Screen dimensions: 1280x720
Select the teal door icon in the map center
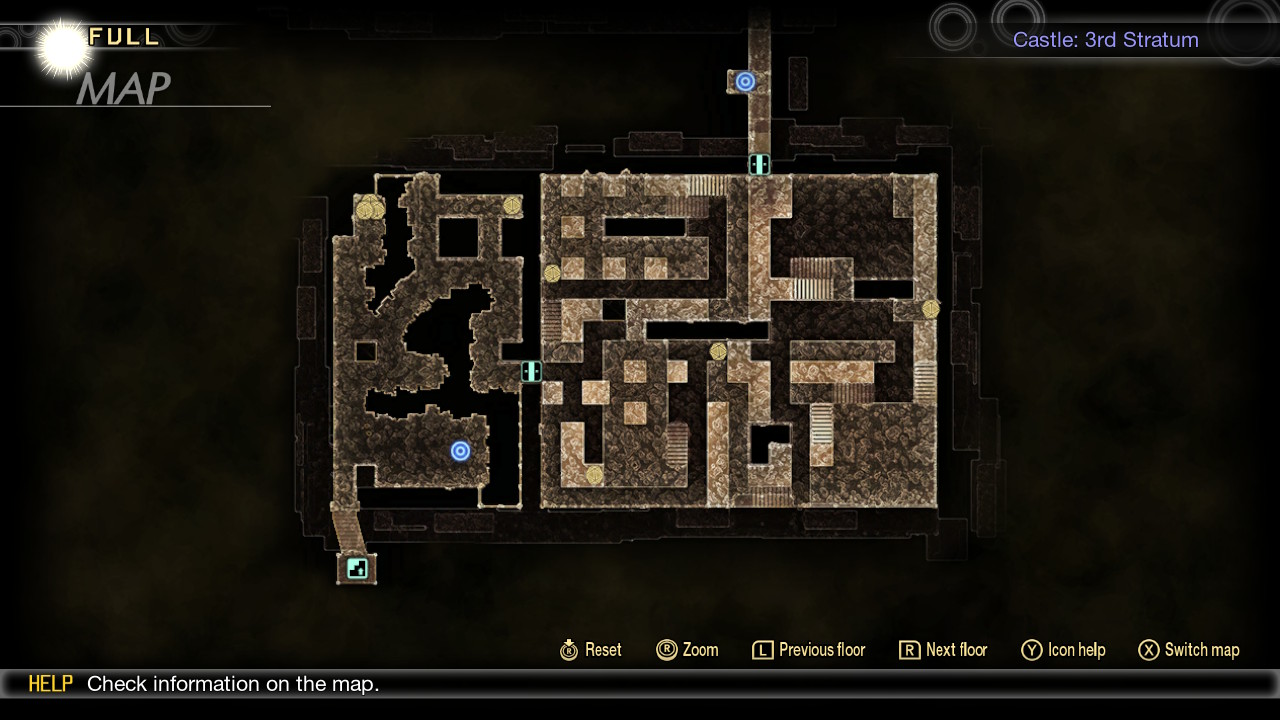531,371
